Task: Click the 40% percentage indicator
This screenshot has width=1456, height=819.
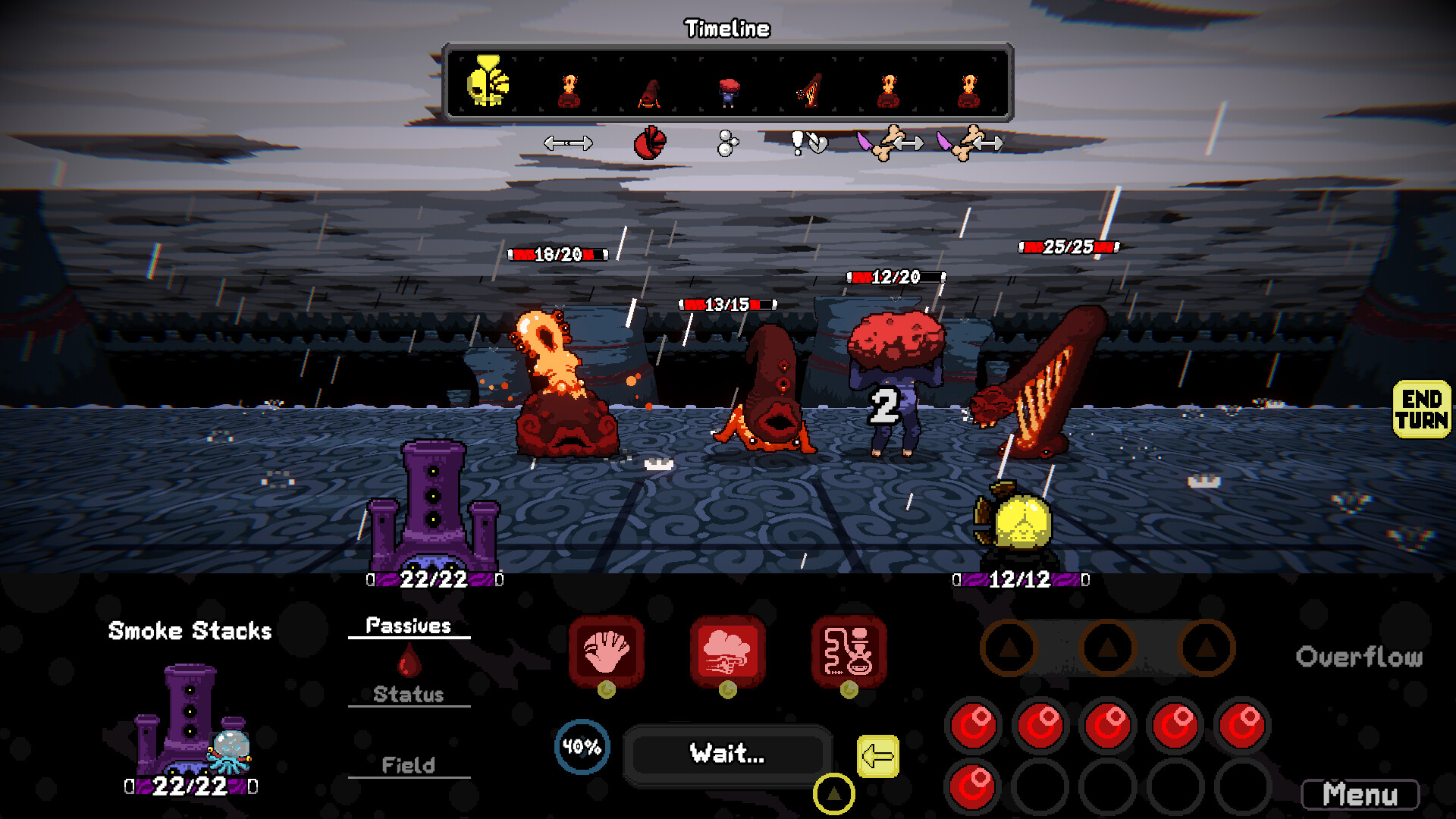Action: pos(582,747)
